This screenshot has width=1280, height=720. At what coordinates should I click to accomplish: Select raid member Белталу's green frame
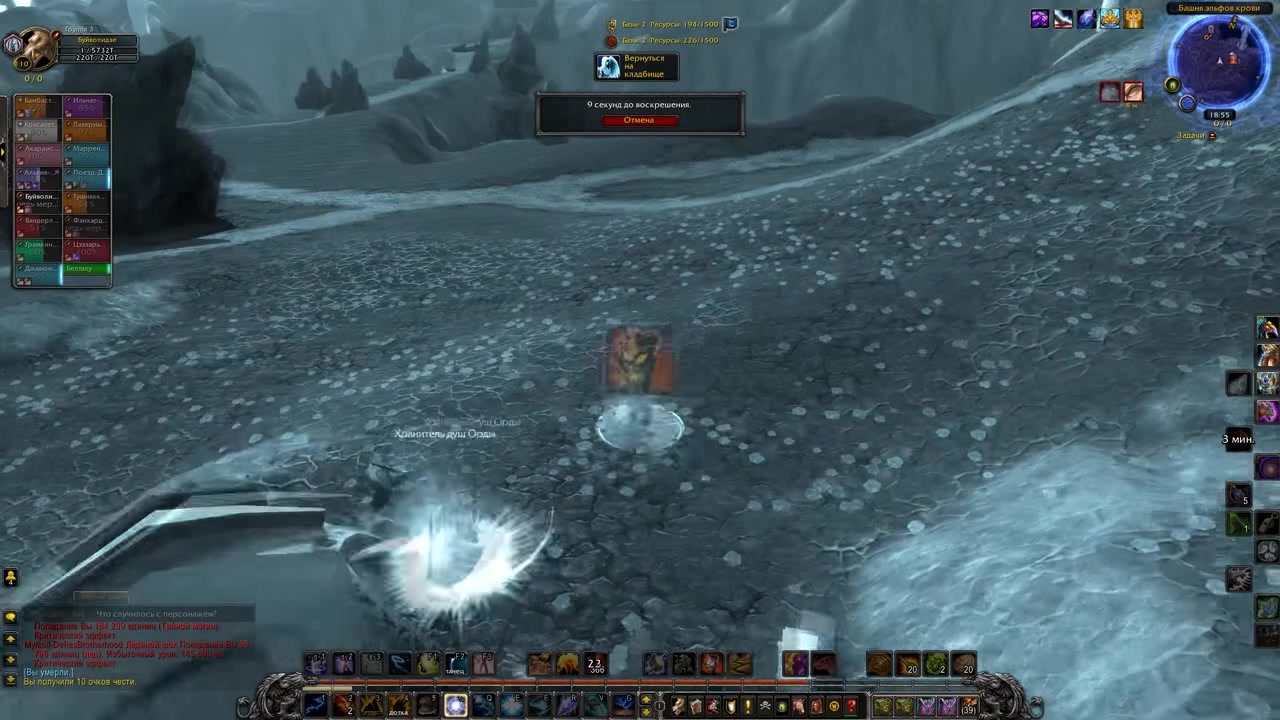86,269
